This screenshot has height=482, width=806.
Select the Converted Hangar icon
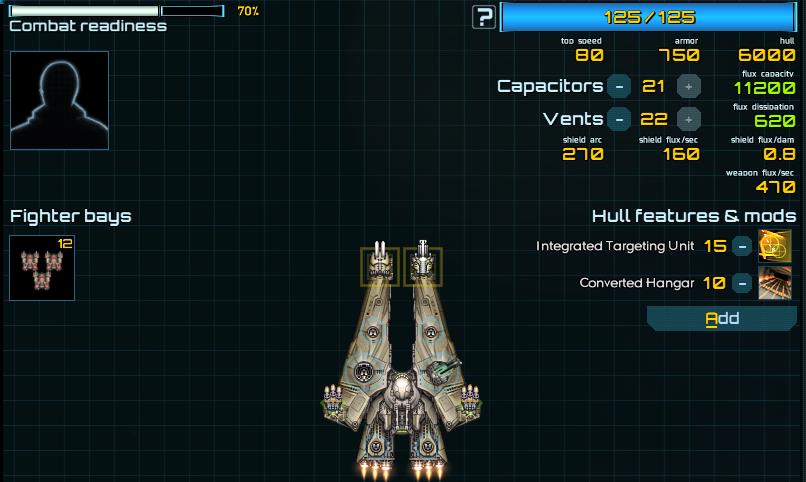[775, 283]
